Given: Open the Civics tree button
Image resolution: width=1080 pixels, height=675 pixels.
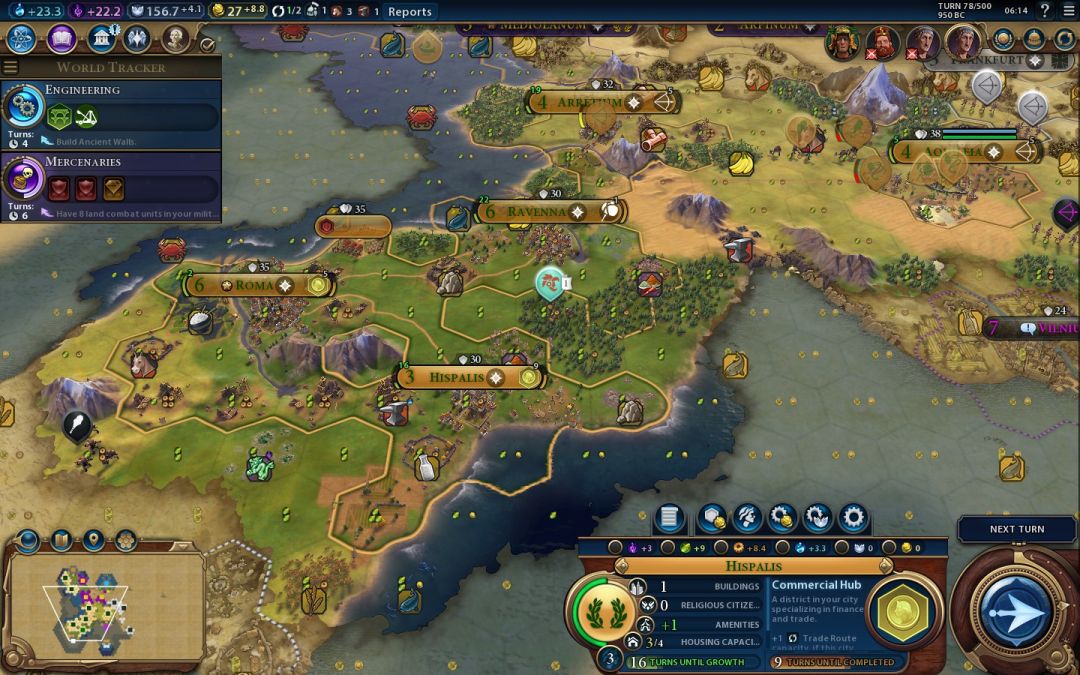Looking at the screenshot, I should click(61, 39).
